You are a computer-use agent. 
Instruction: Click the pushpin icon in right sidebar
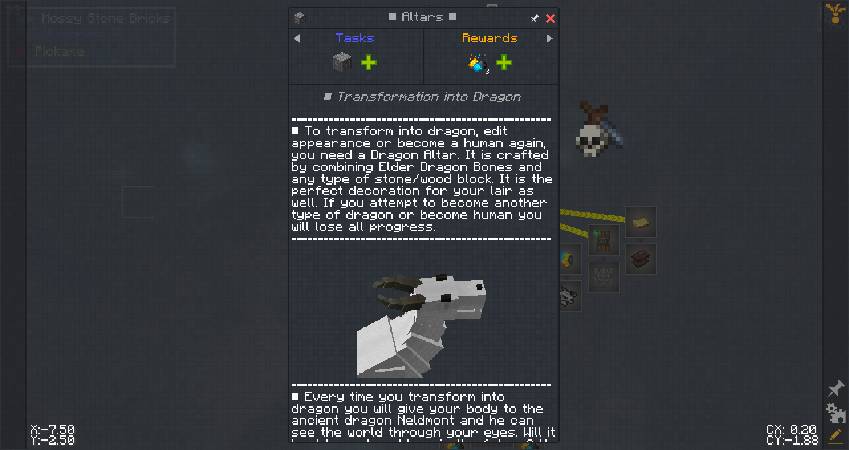pyautogui.click(x=835, y=389)
